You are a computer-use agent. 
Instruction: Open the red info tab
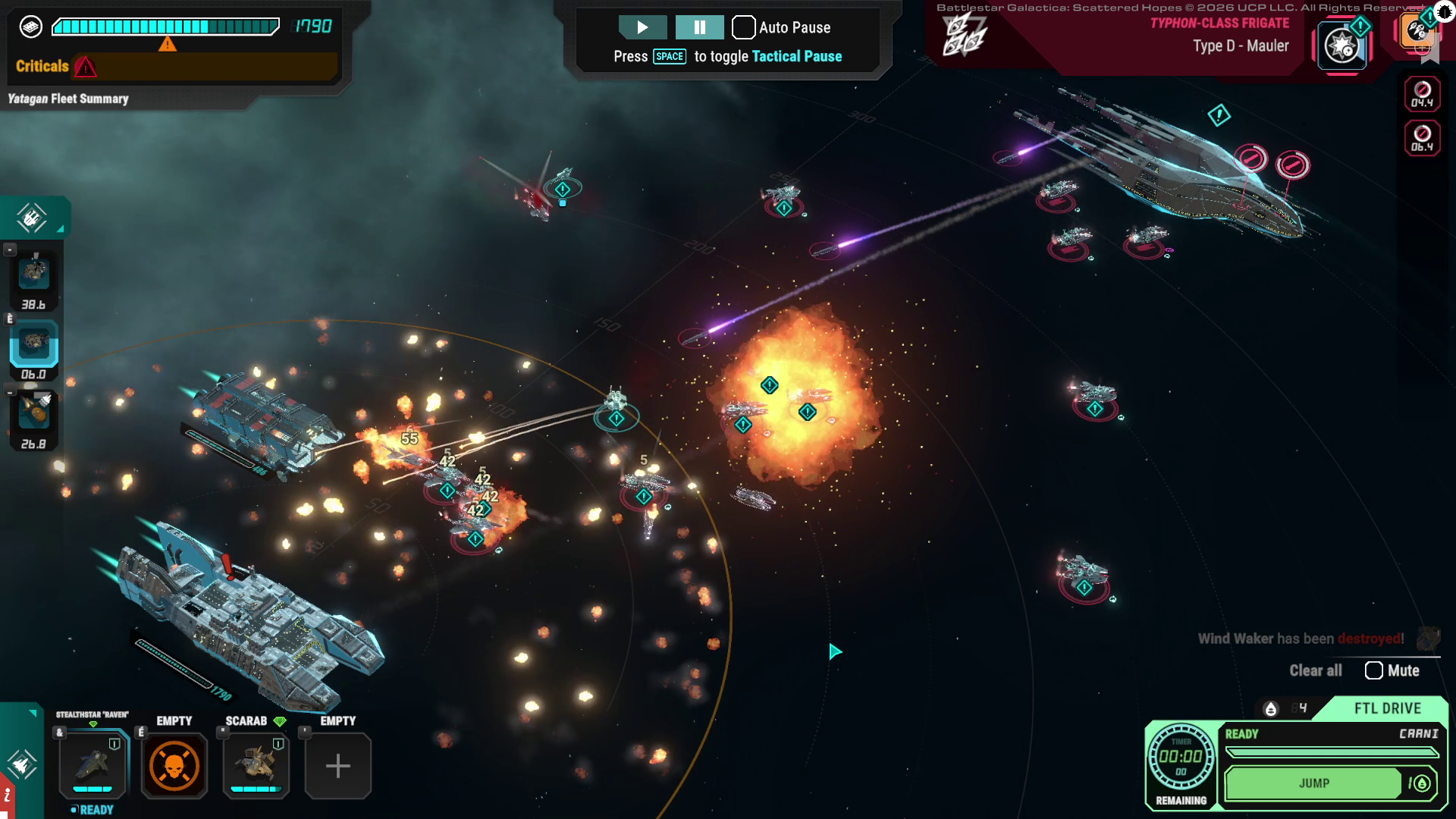coord(7,796)
